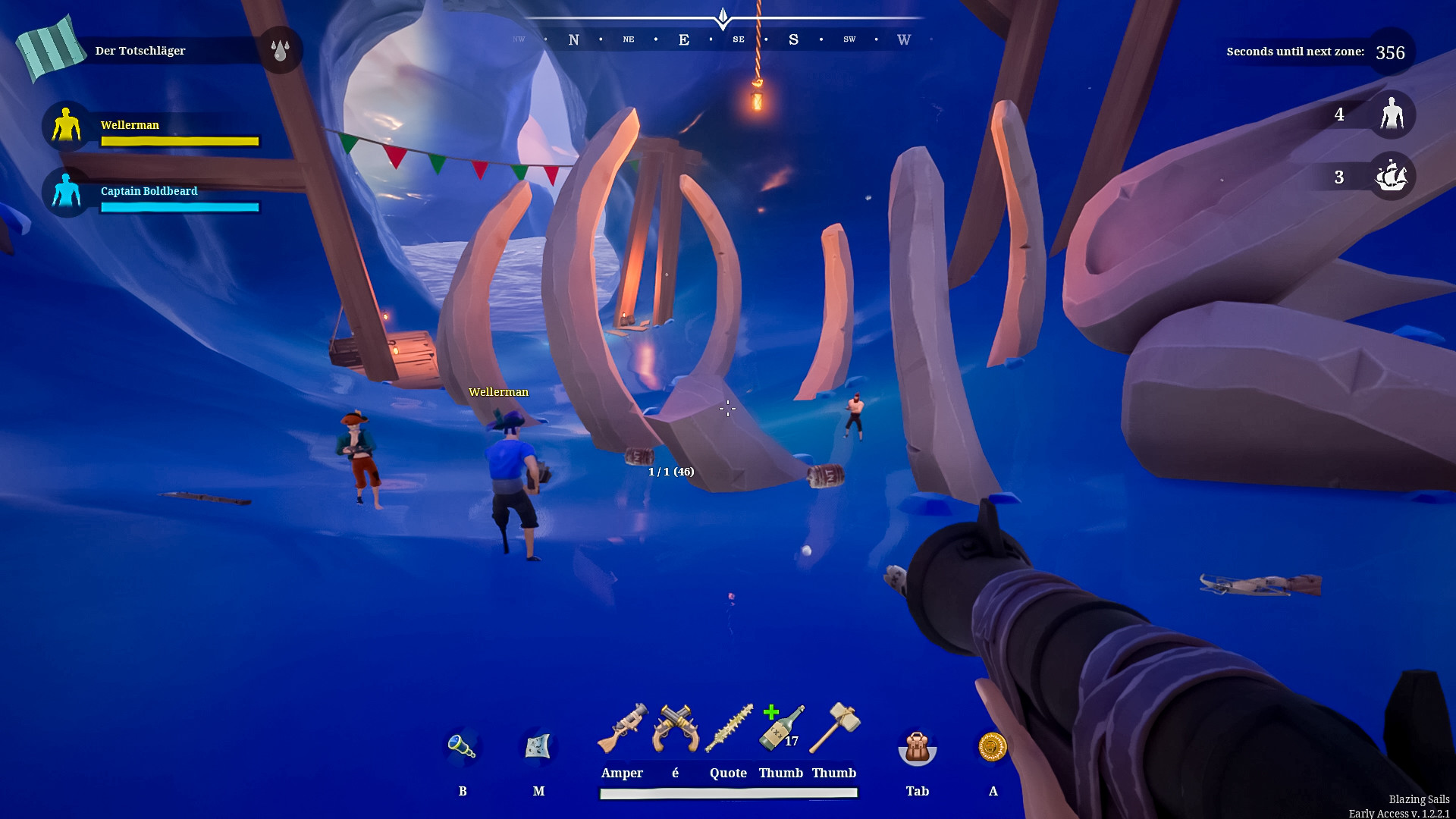
Task: Equip the spiked club weapon
Action: pos(729,729)
